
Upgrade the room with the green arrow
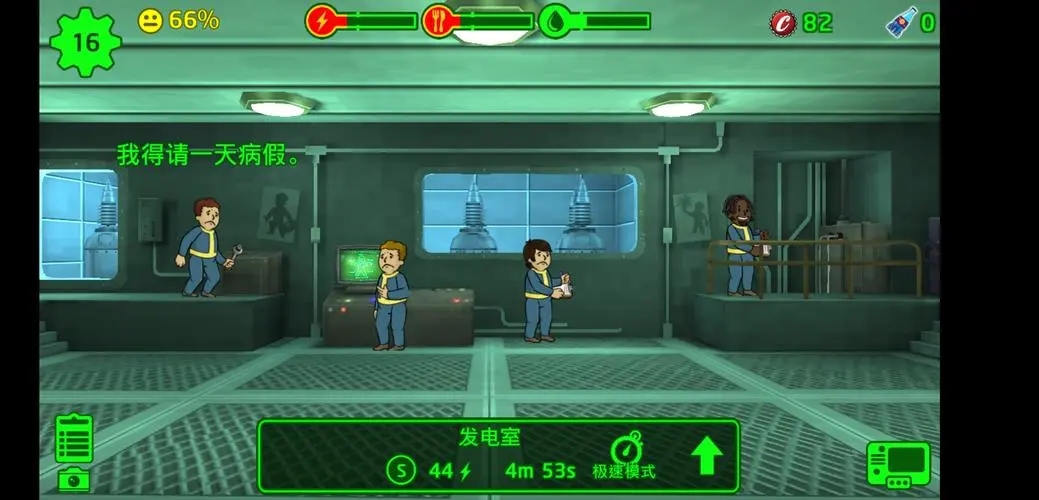tap(707, 455)
